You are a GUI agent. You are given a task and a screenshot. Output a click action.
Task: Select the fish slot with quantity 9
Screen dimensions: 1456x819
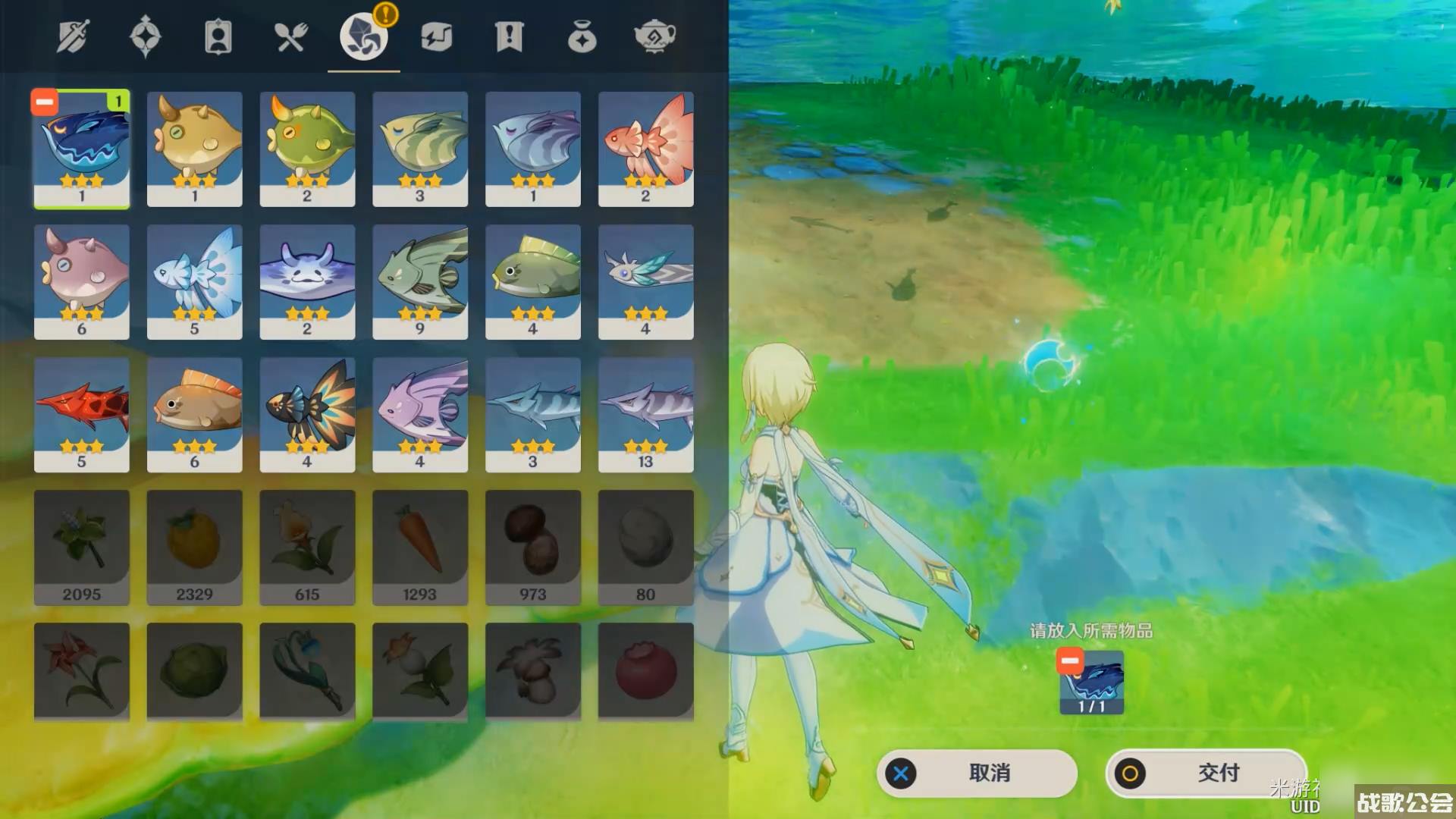(x=420, y=281)
